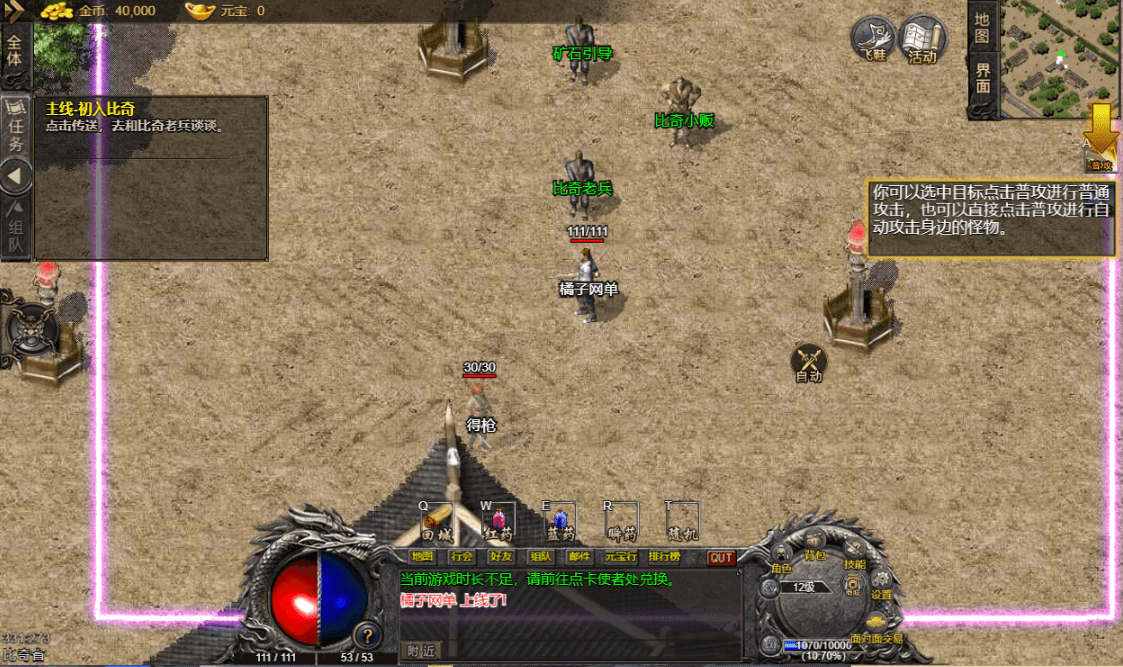This screenshot has height=667, width=1123.
Task: Open the 元宝行 ingot shop
Action: [x=621, y=557]
